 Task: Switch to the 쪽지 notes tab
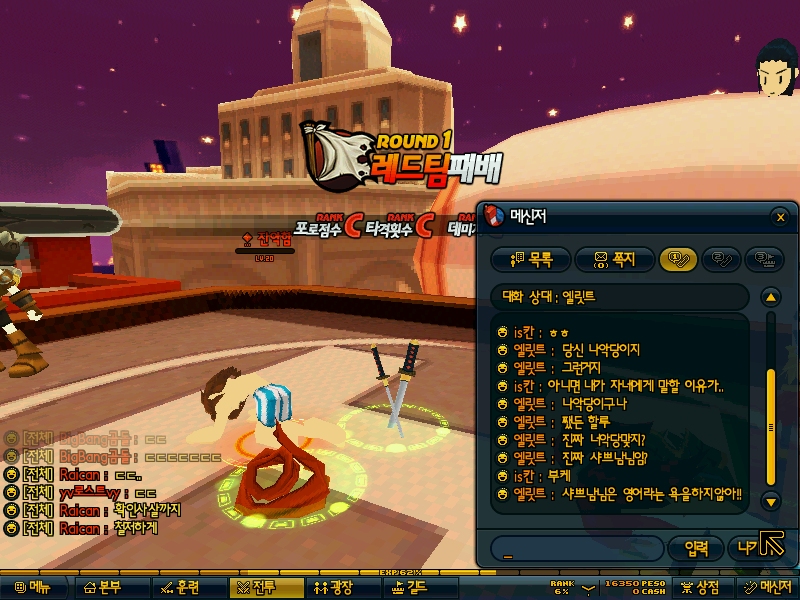pyautogui.click(x=615, y=260)
